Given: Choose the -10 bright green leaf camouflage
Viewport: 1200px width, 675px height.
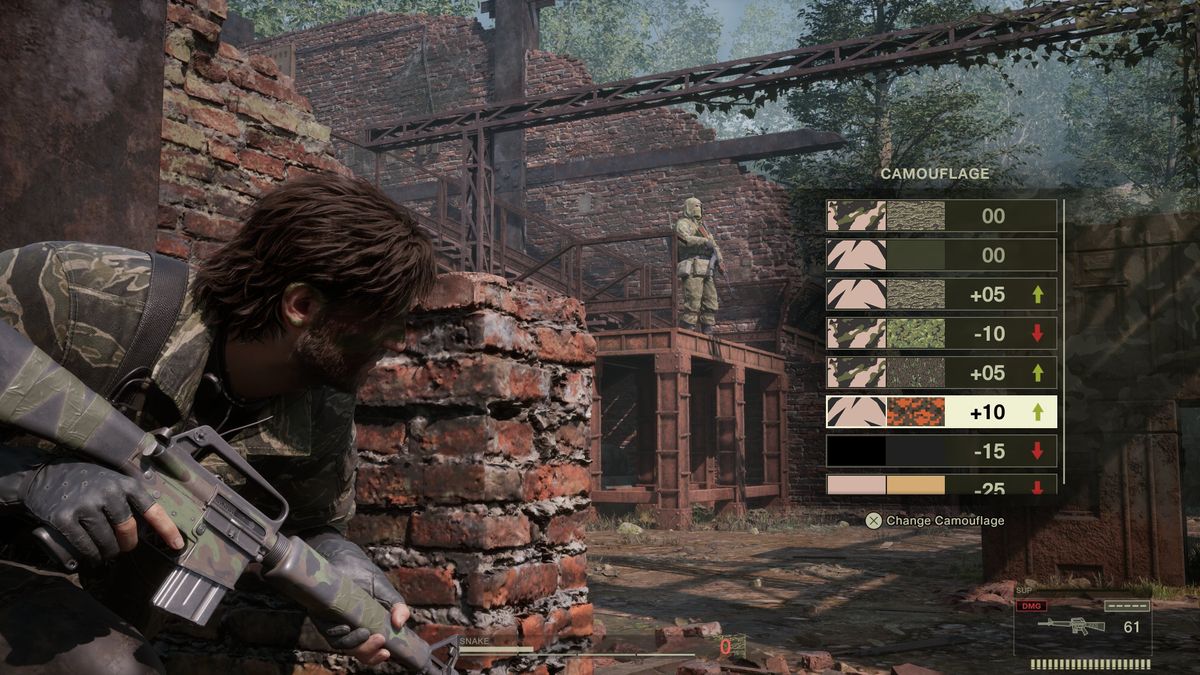Looking at the screenshot, I should 940,333.
